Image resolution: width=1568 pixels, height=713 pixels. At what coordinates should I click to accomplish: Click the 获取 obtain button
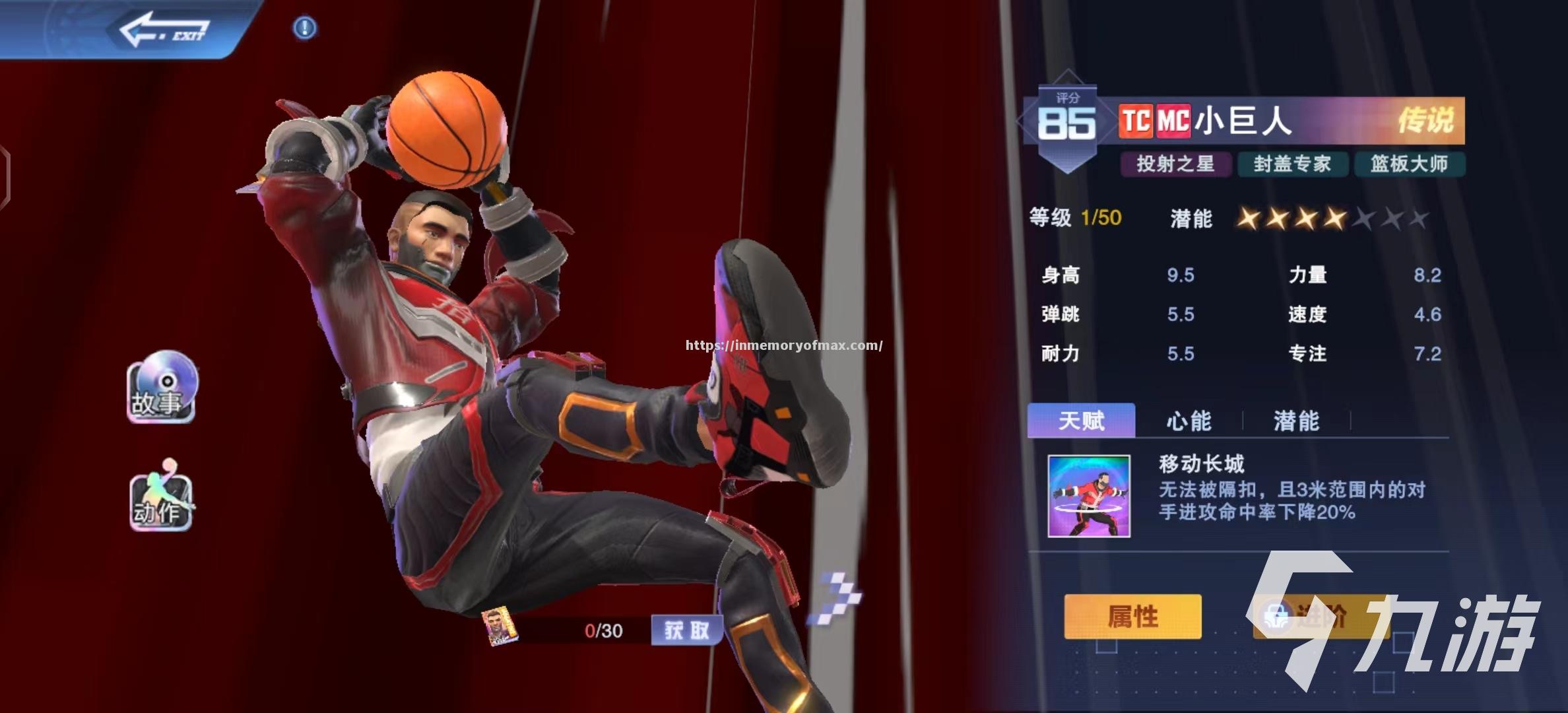coord(686,630)
